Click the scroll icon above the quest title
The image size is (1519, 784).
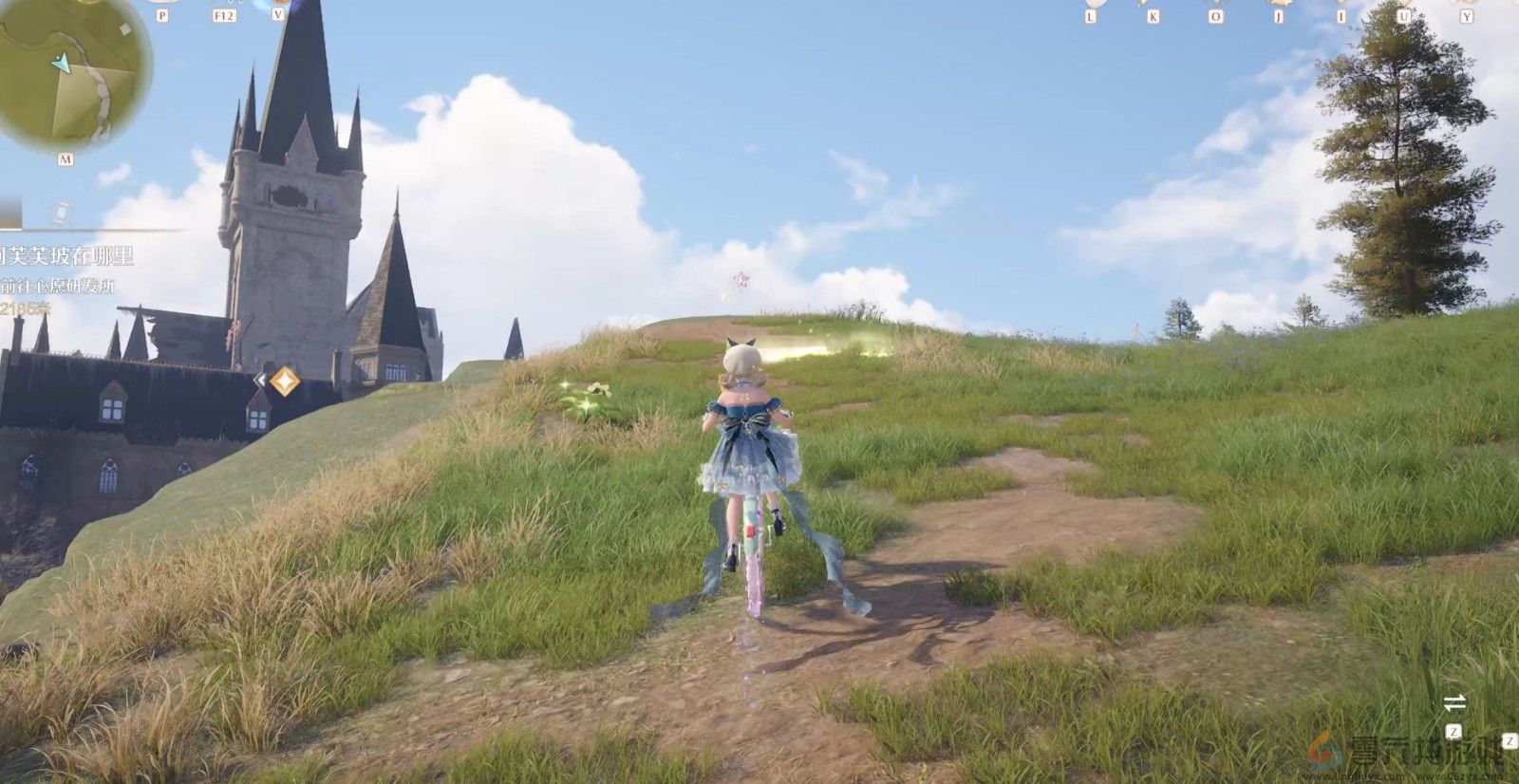coord(61,213)
